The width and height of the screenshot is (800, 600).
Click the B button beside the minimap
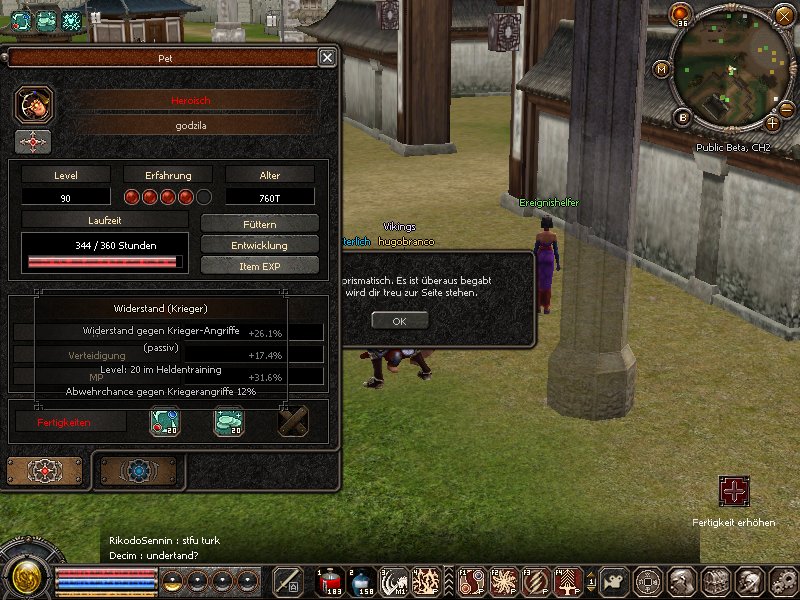683,117
